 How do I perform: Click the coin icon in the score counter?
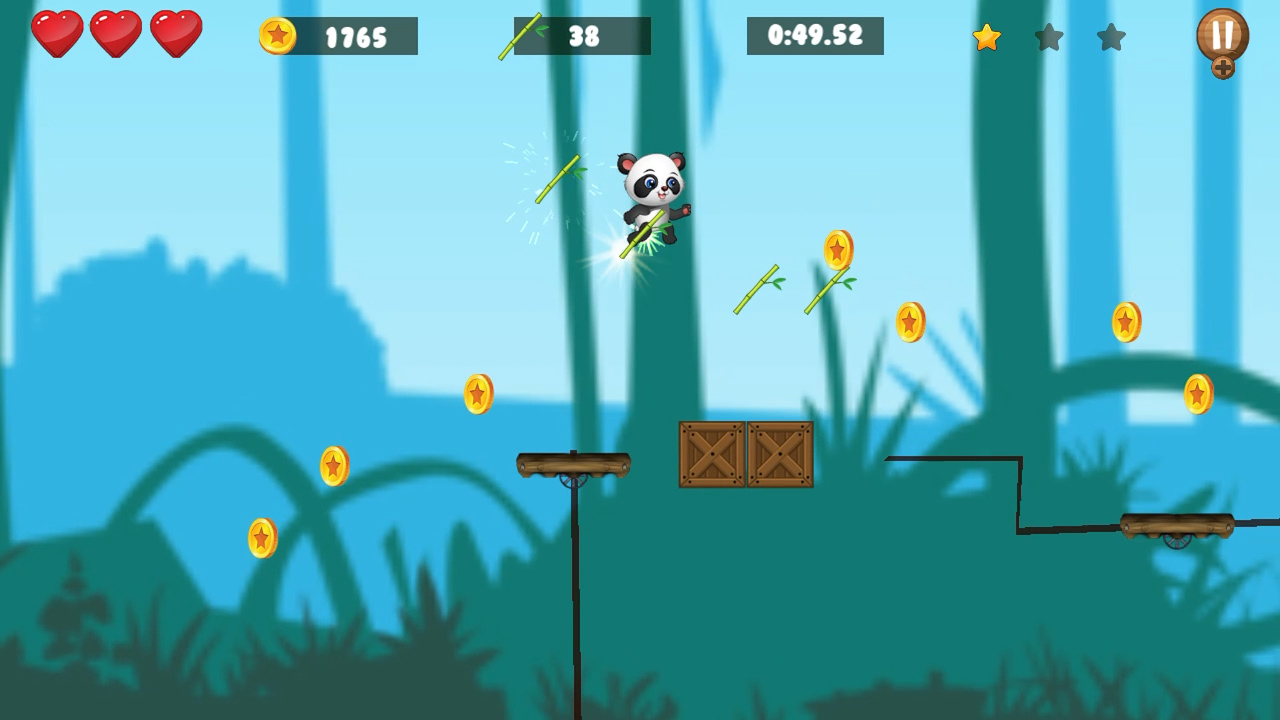(280, 36)
